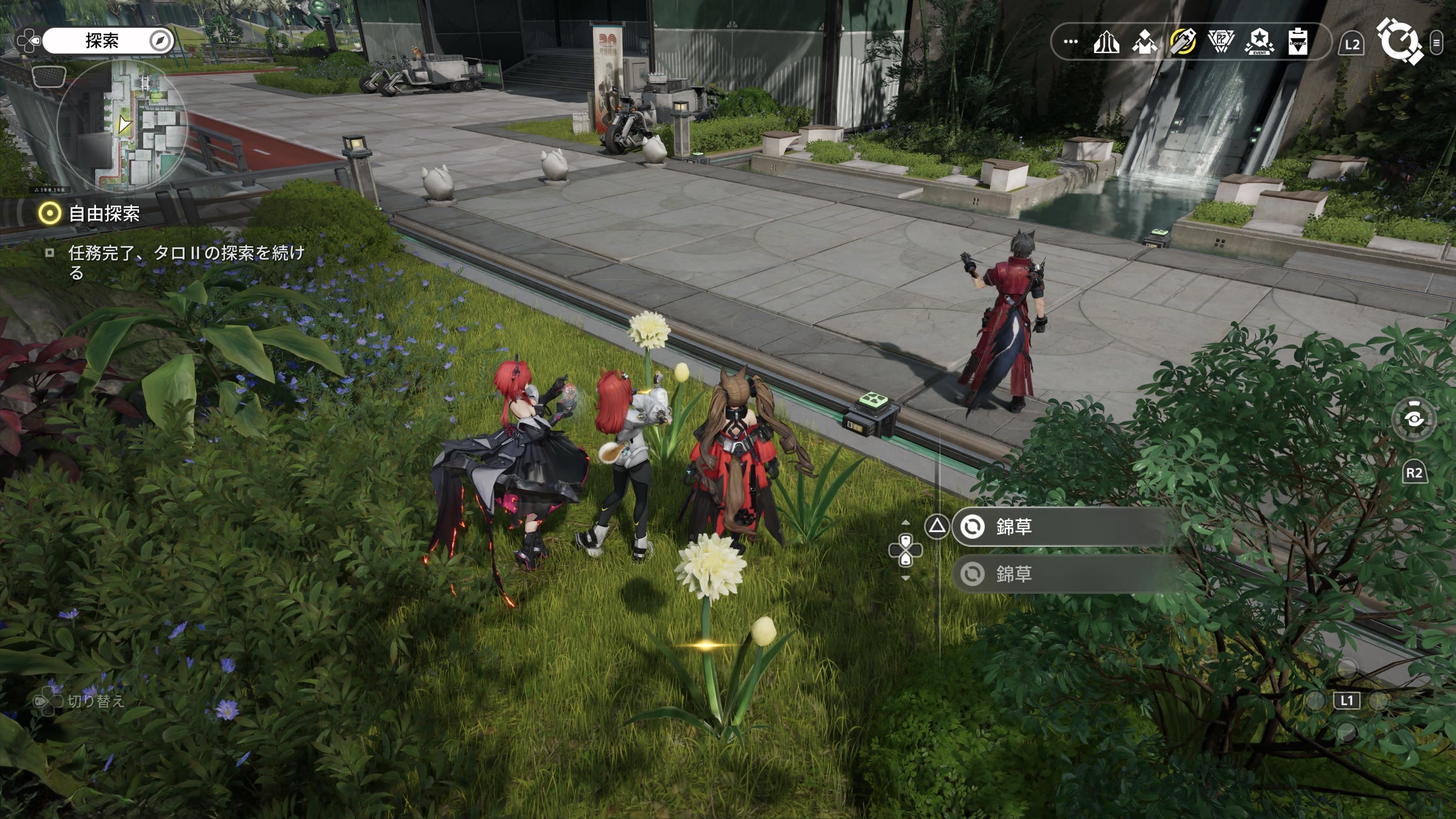
Task: Click the small three-line pill icon
Action: [x=1436, y=42]
